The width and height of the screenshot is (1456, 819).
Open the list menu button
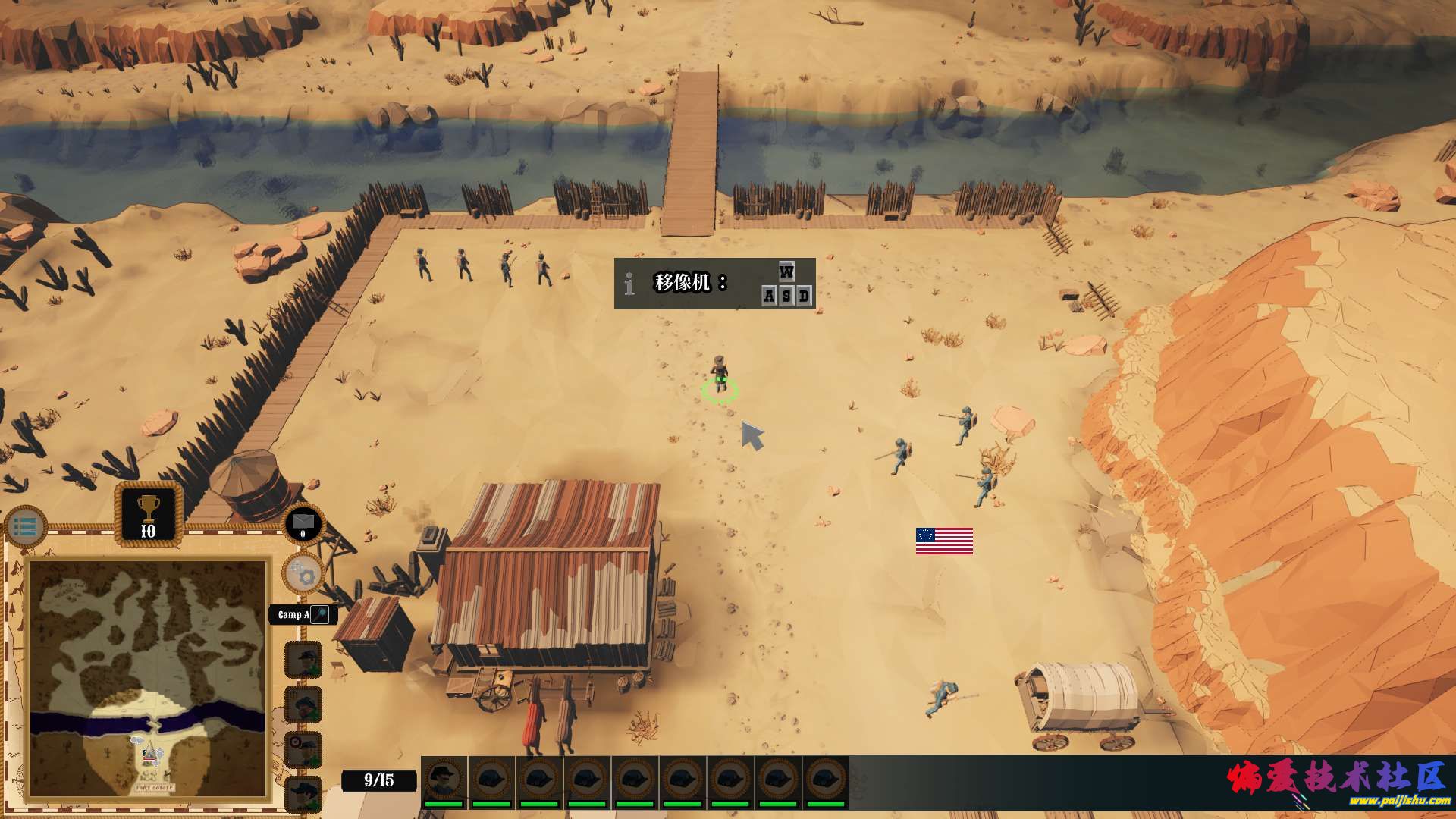coord(26,527)
